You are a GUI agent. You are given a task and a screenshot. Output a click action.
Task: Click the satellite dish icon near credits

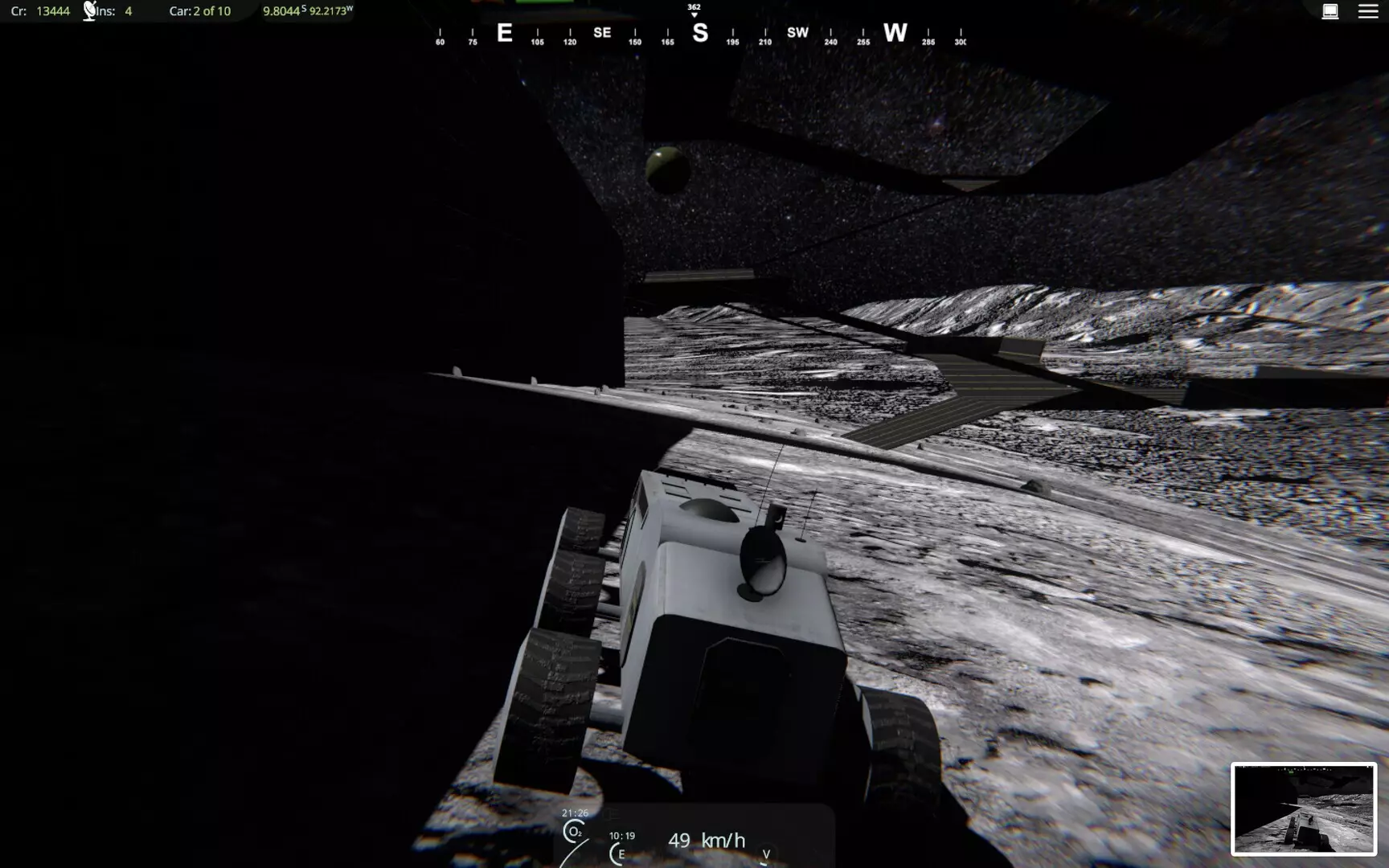[88, 10]
